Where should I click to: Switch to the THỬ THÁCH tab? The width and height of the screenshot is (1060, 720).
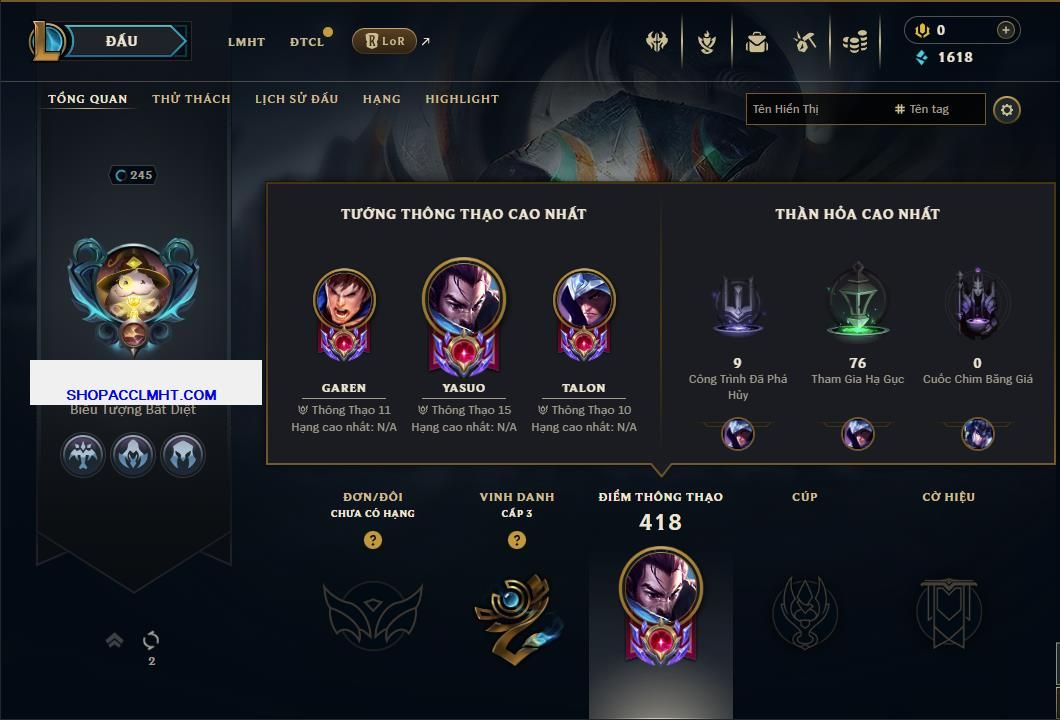click(191, 99)
